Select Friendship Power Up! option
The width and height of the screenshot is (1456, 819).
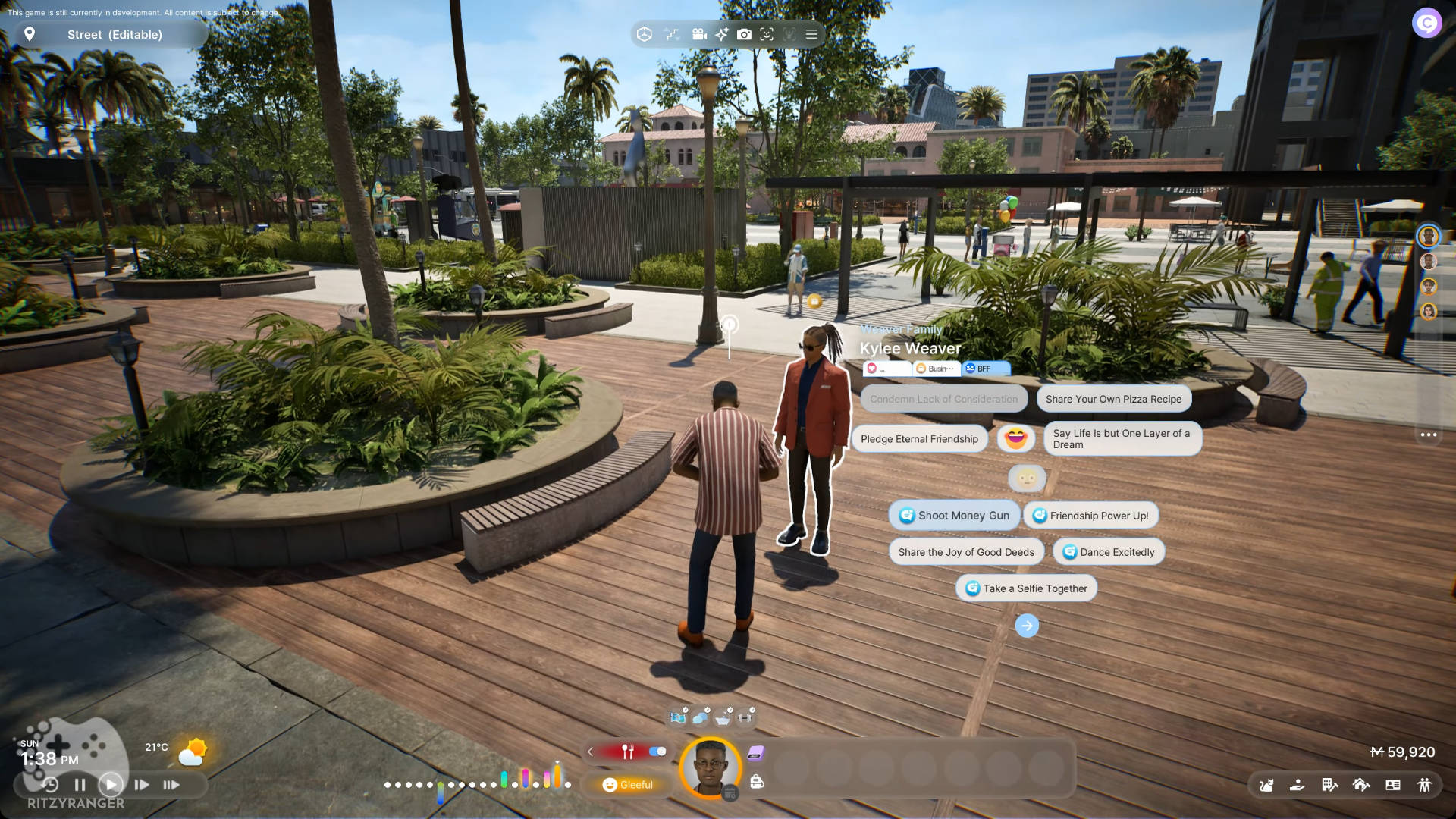coord(1090,516)
